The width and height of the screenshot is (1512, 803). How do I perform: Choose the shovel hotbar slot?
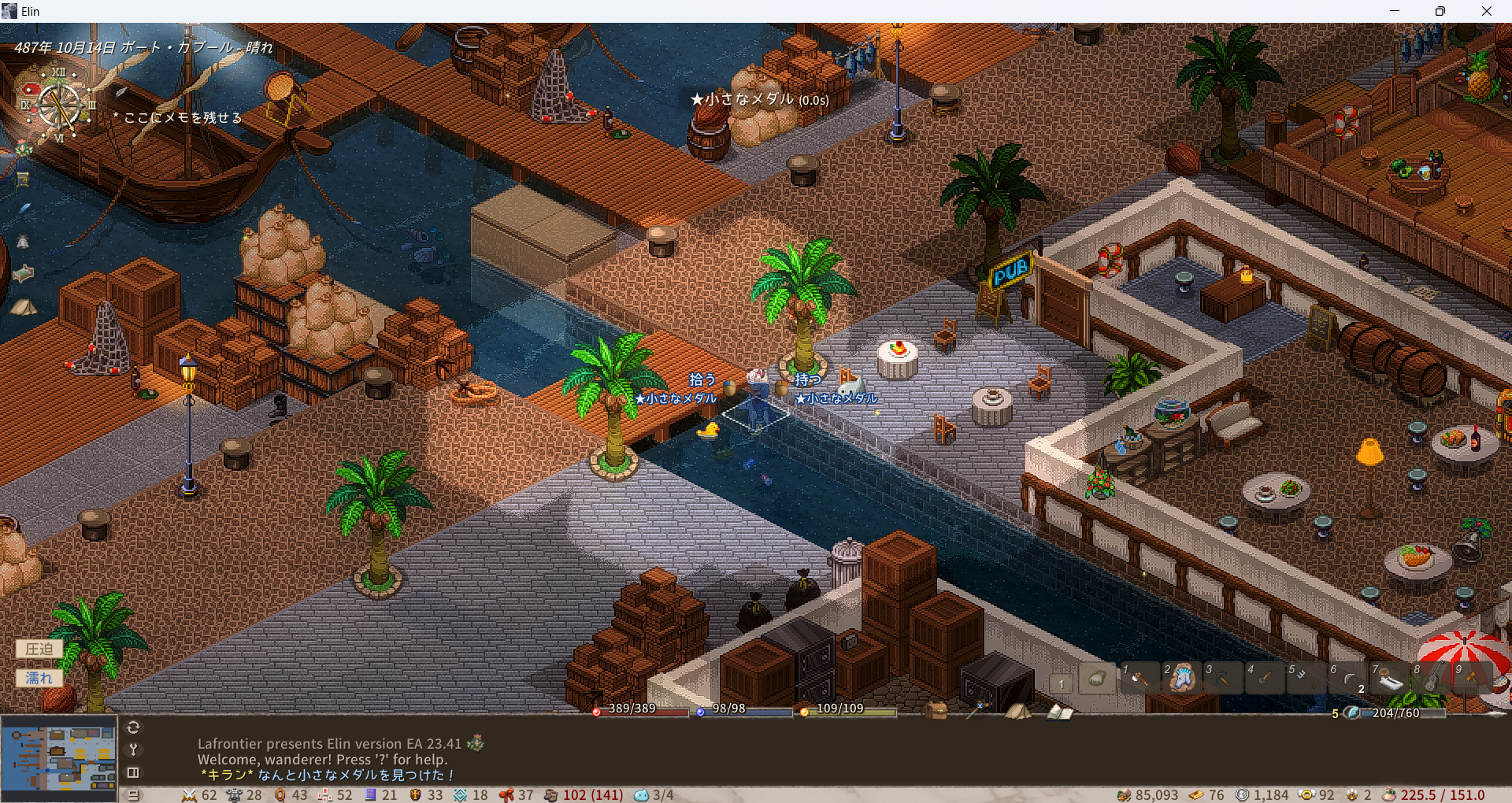1265,678
